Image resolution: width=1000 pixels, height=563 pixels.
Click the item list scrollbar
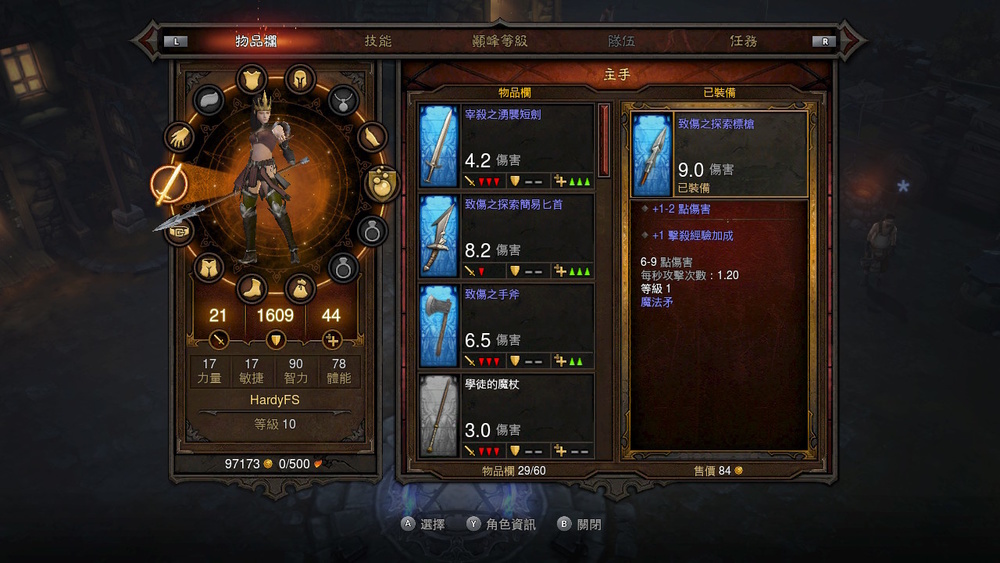click(x=603, y=140)
